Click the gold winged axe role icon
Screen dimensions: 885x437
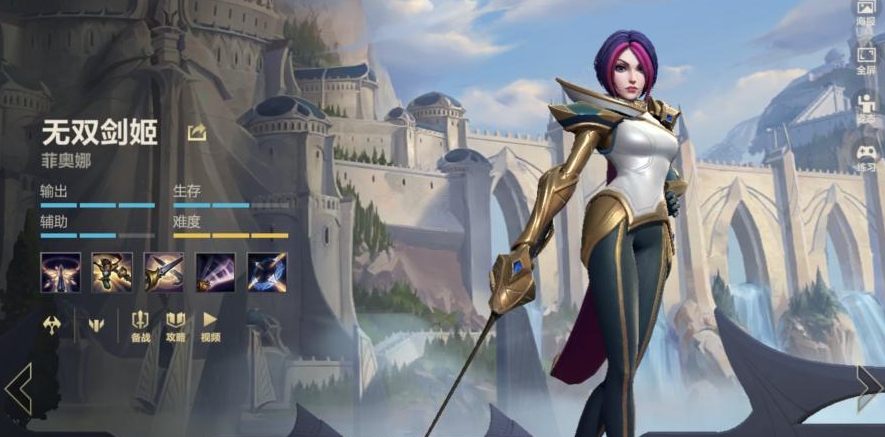tap(53, 324)
